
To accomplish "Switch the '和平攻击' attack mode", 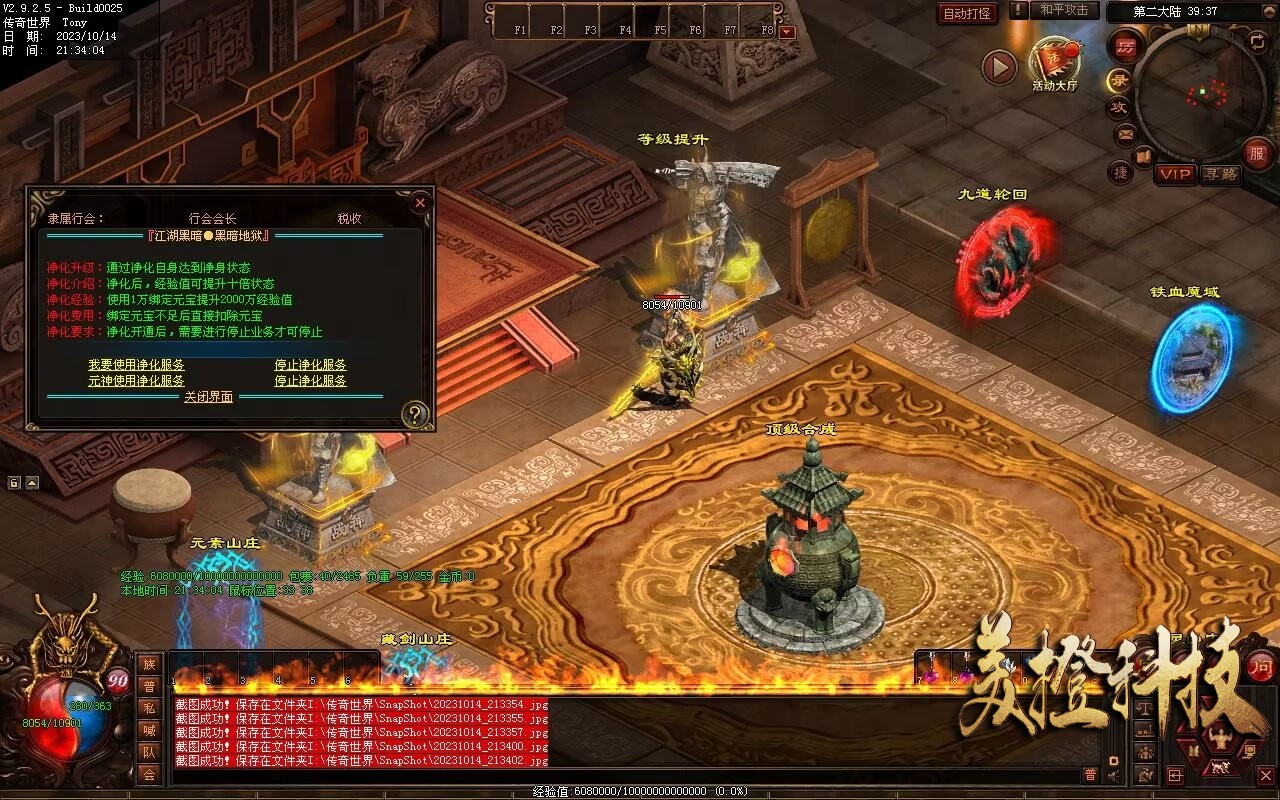I will click(1063, 10).
